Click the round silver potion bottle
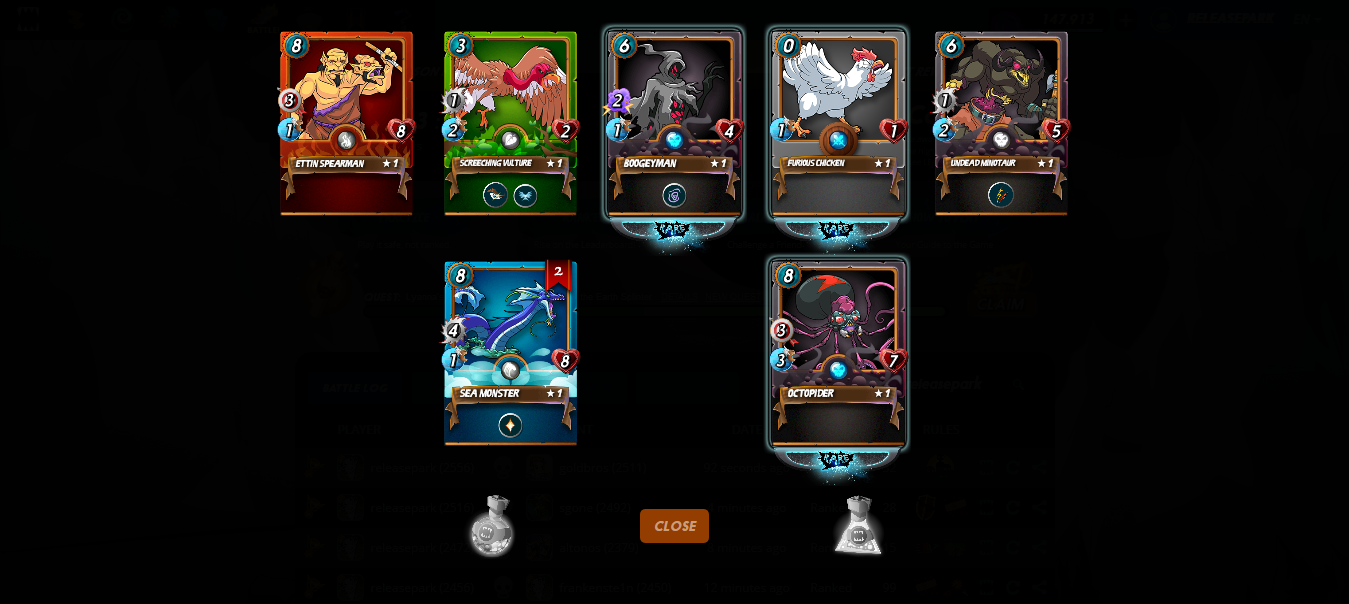The image size is (1349, 604). tap(492, 525)
